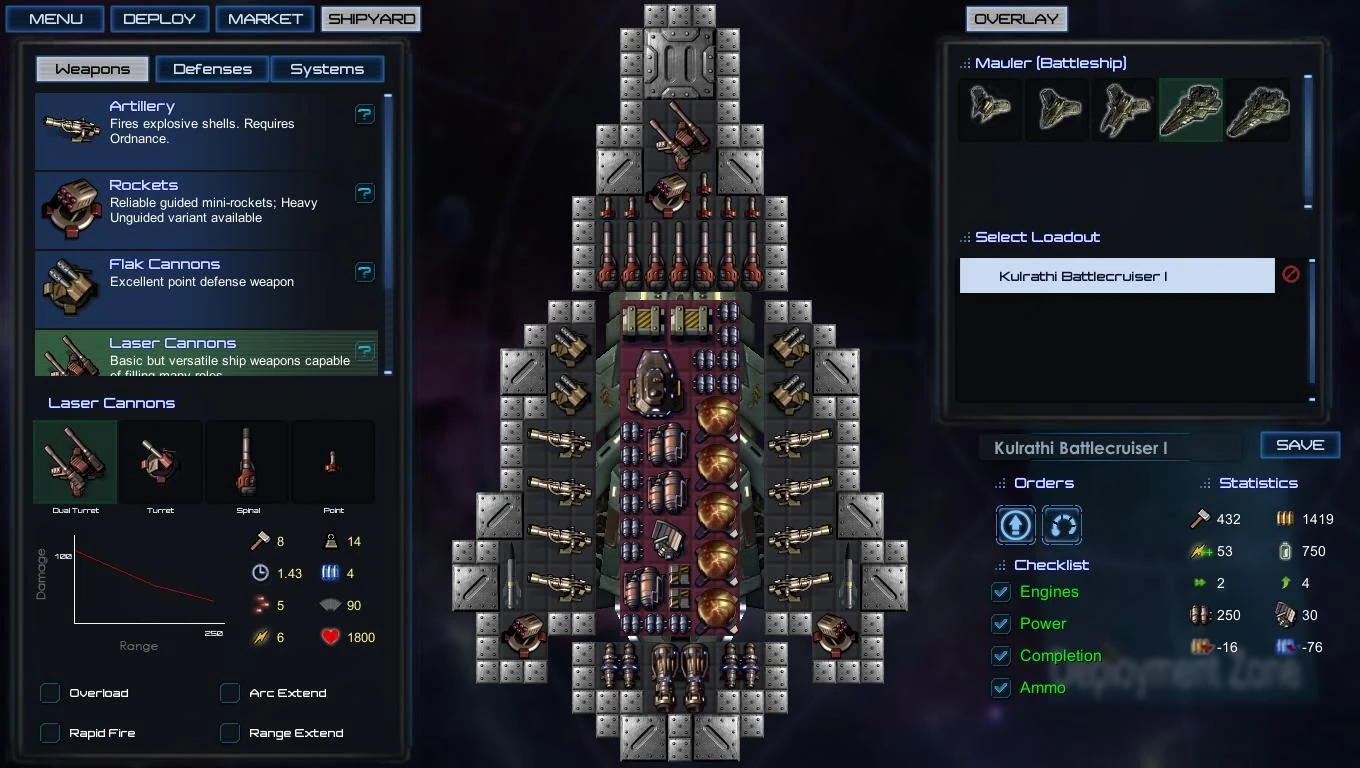Switch to the Defenses tab

click(212, 69)
